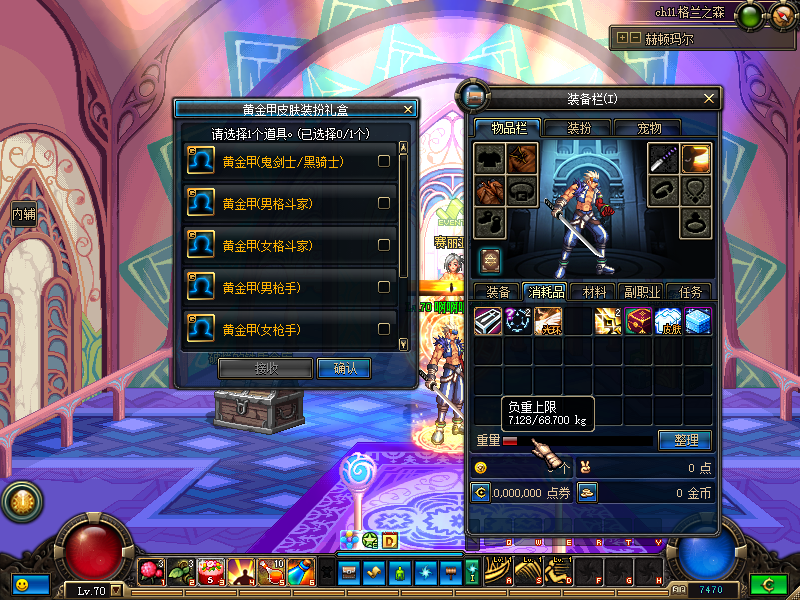
Task: Sort the inventory with the 整理 button
Action: pyautogui.click(x=685, y=440)
